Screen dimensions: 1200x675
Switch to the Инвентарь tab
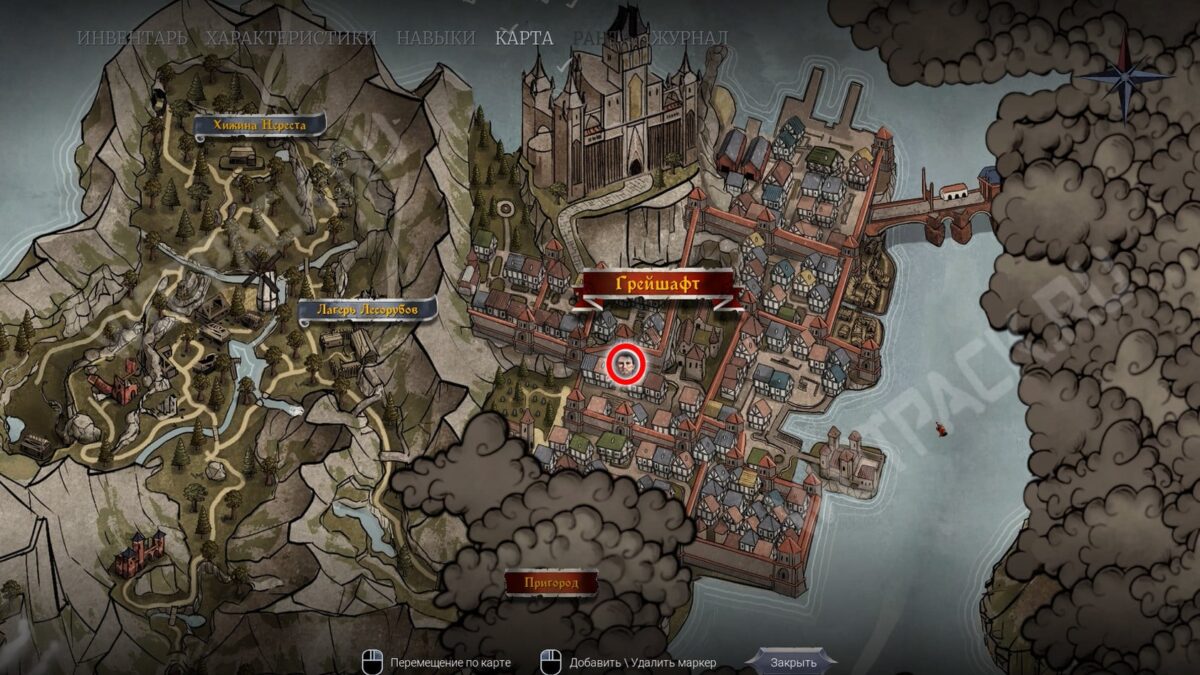(x=131, y=38)
